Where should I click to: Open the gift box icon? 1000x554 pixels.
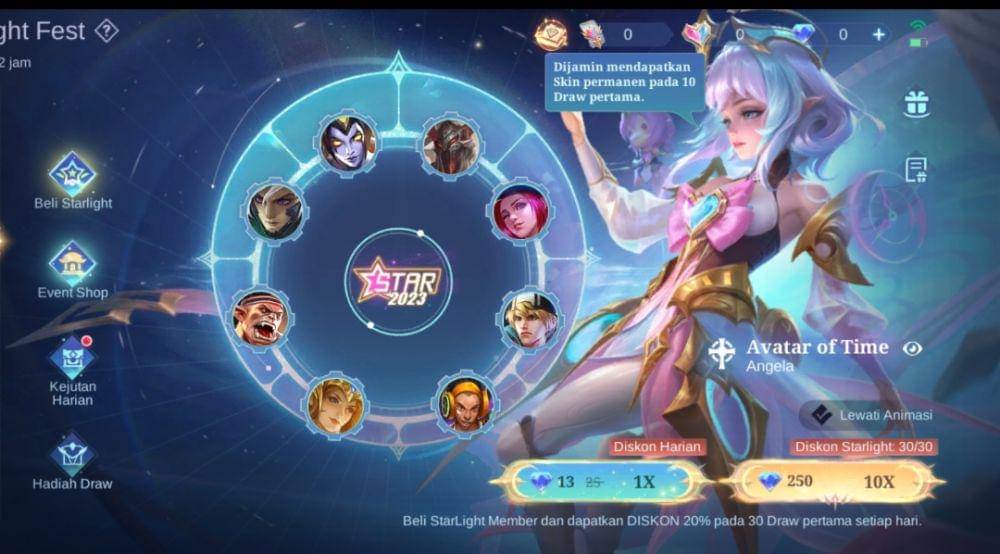pos(916,102)
